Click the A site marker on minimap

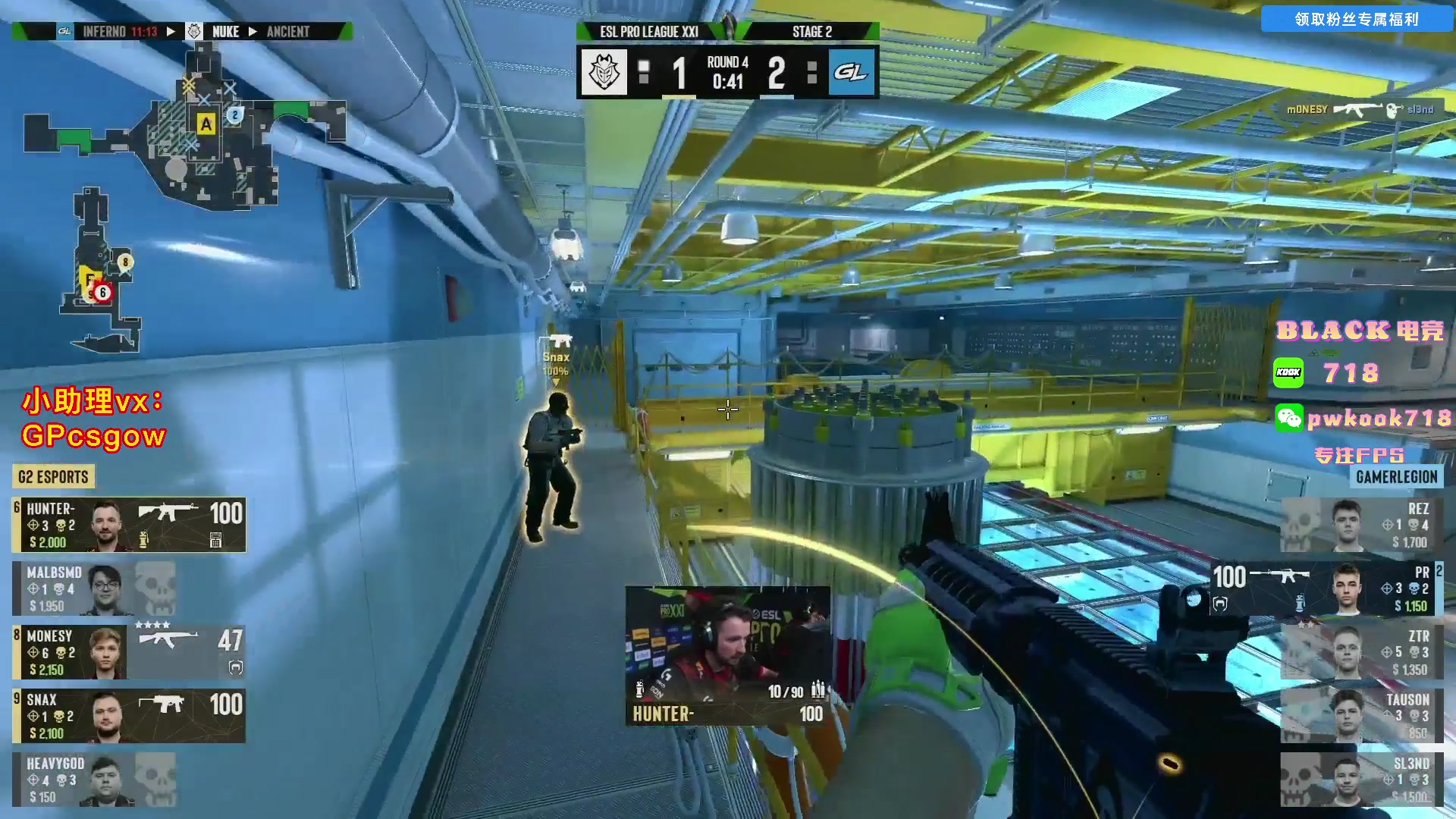206,124
